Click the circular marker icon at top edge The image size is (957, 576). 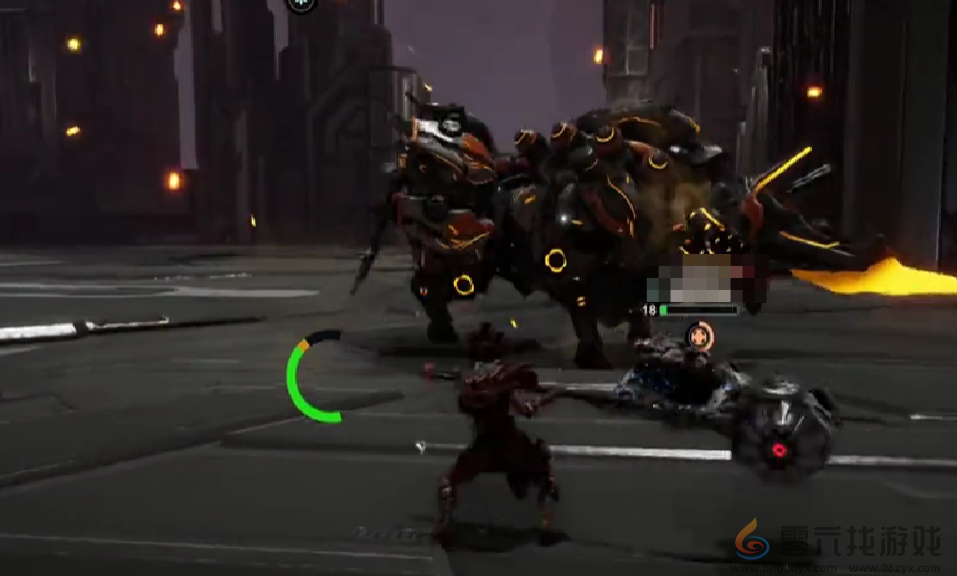tap(301, 3)
